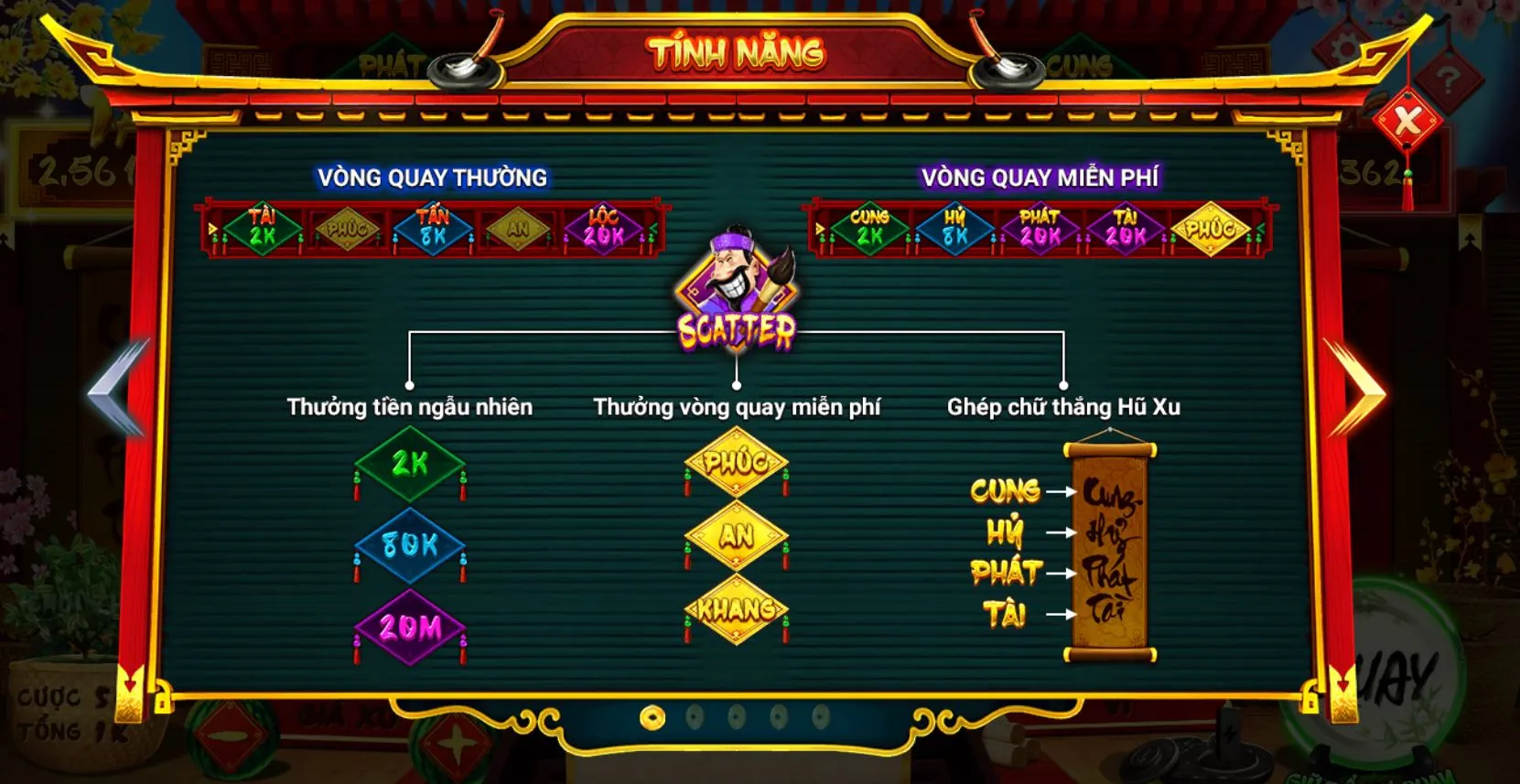Click the purple 20M diamond symbol

[x=409, y=625]
